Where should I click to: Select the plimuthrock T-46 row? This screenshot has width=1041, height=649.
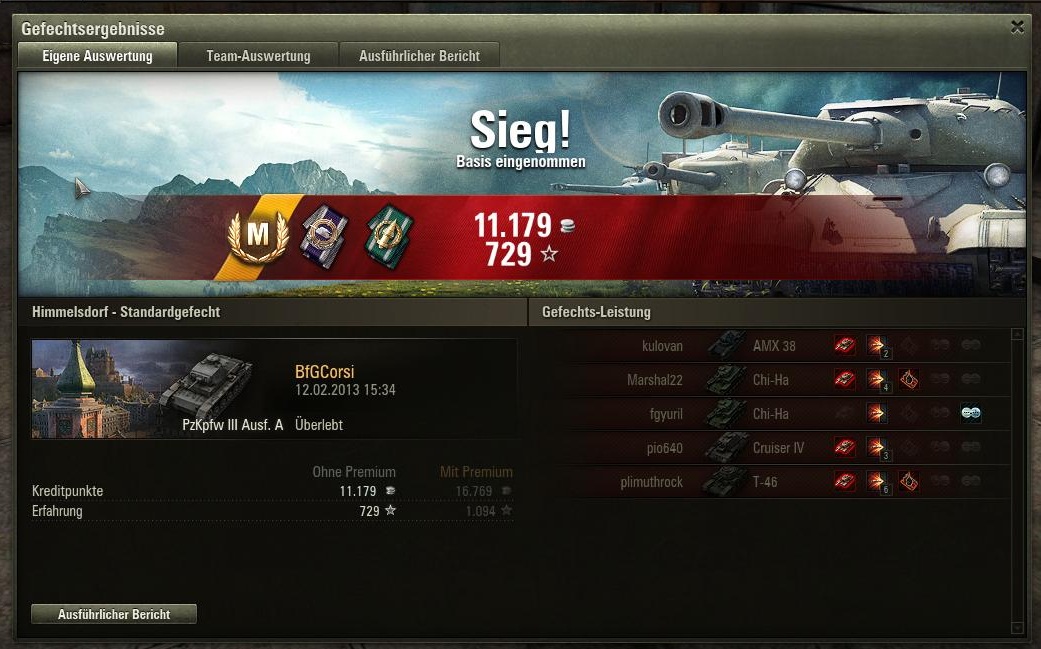770,482
